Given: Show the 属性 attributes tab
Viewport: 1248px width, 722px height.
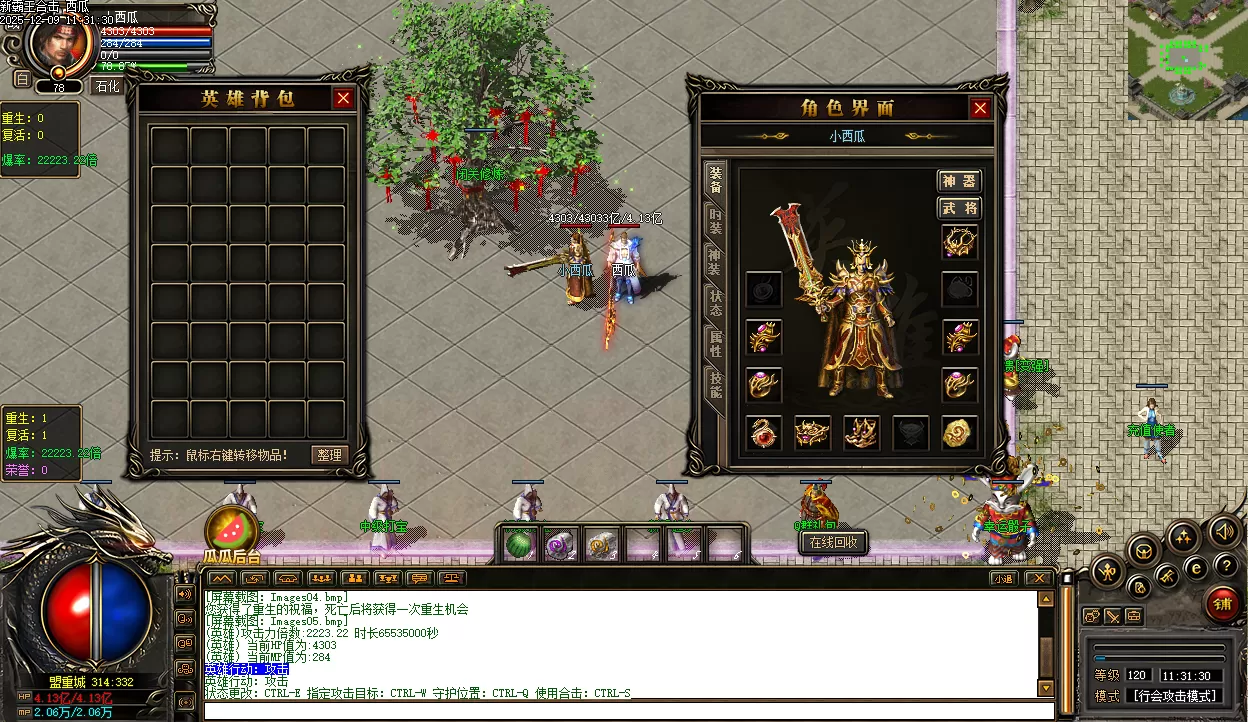Looking at the screenshot, I should coord(715,342).
